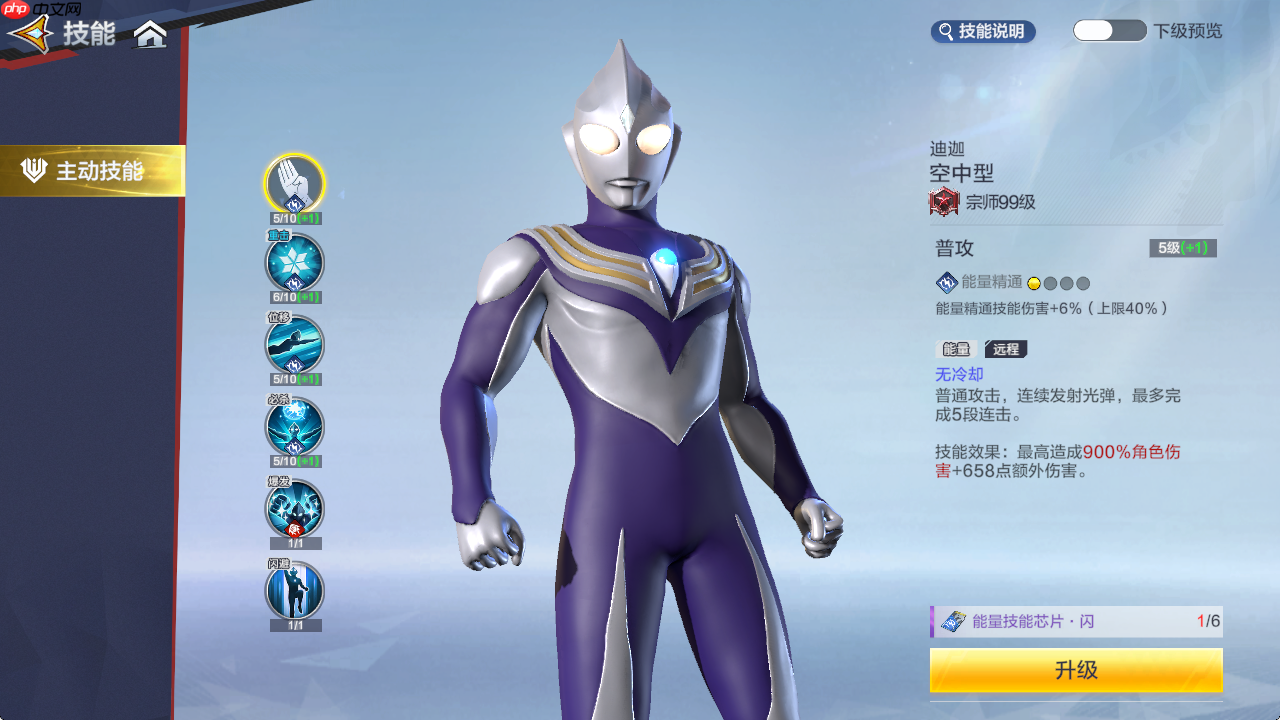Choose the 闪避 dodge skill icon

point(294,591)
